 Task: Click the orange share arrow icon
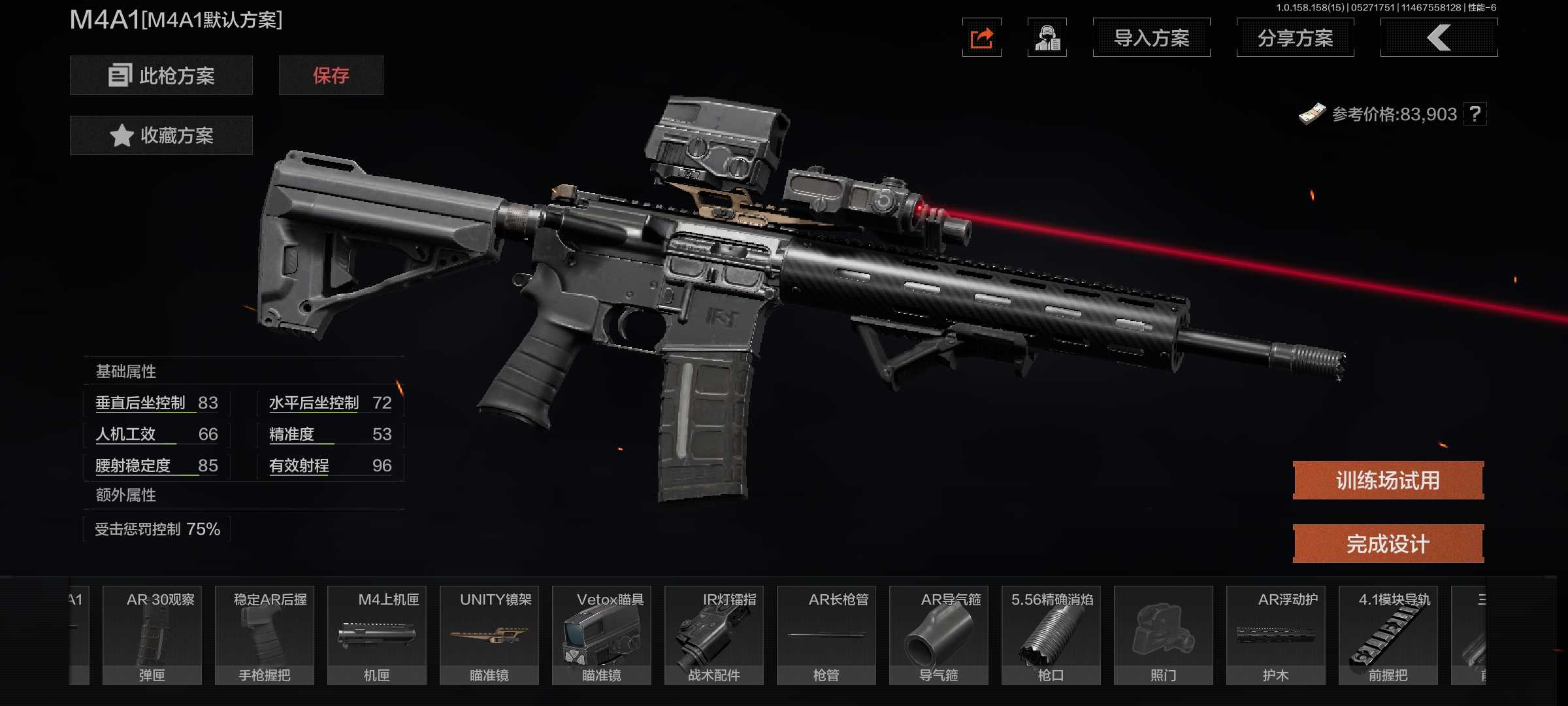[x=981, y=38]
